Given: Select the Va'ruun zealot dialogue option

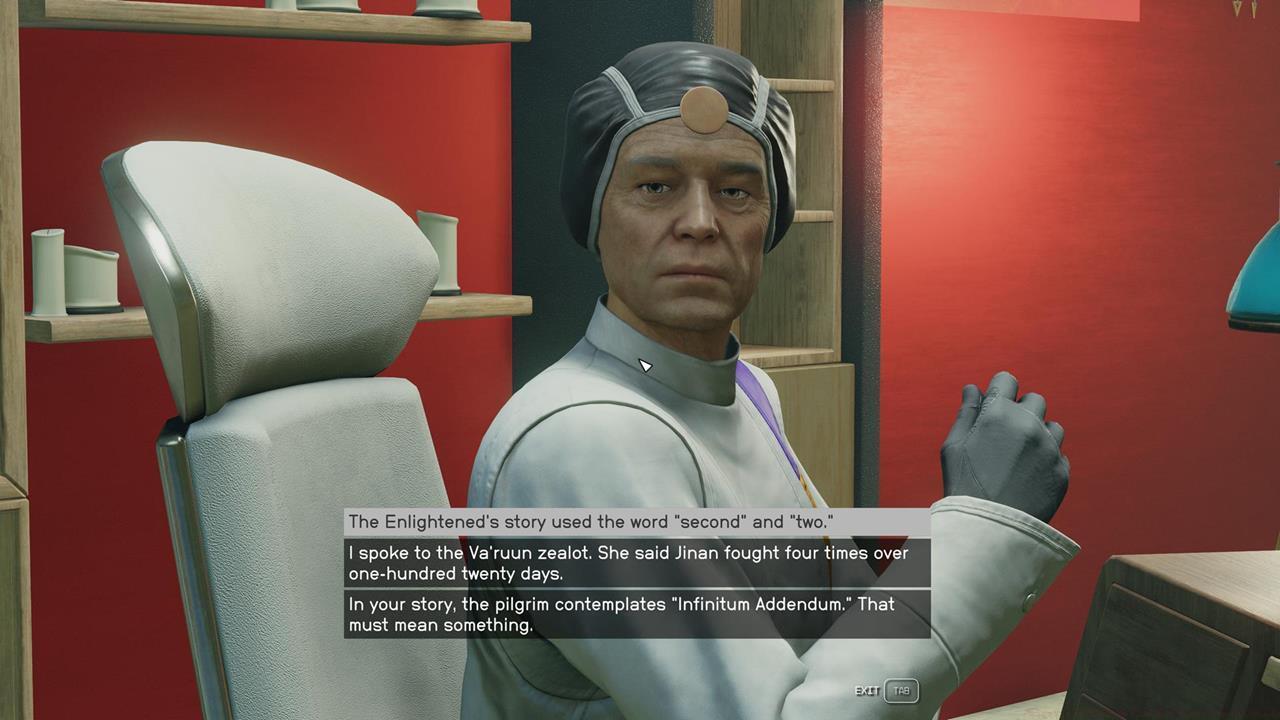Looking at the screenshot, I should (x=637, y=563).
